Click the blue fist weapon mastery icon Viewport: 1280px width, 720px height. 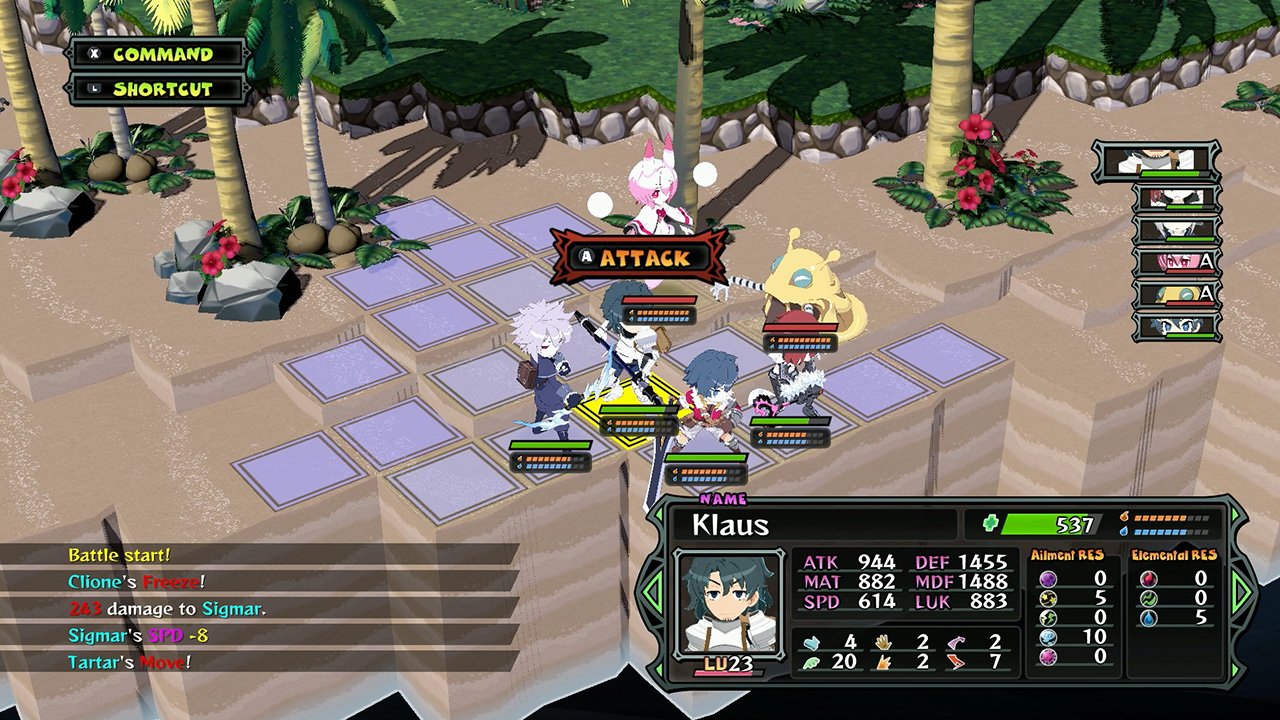[x=810, y=642]
